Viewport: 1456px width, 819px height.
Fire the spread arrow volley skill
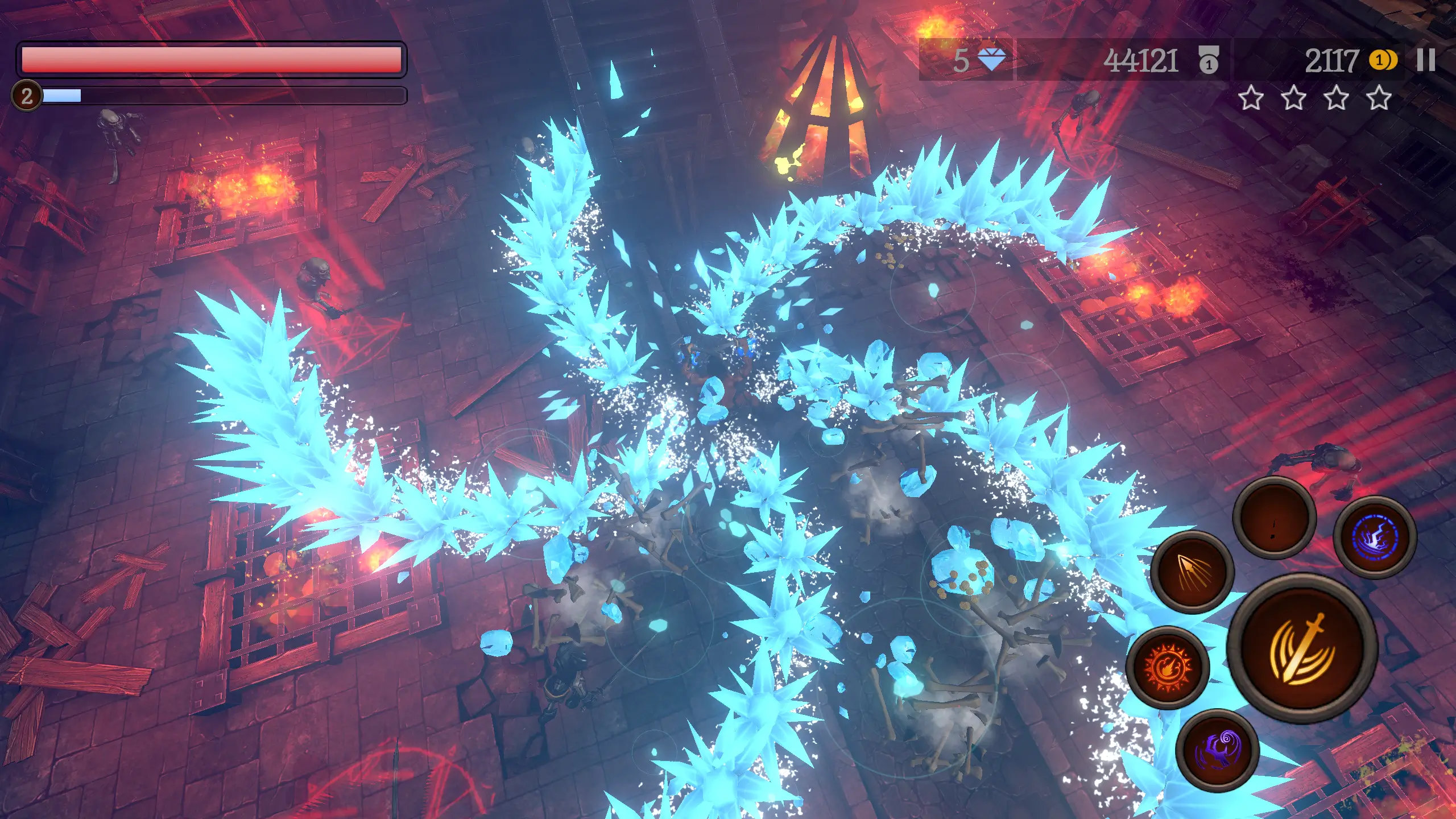click(x=1193, y=571)
